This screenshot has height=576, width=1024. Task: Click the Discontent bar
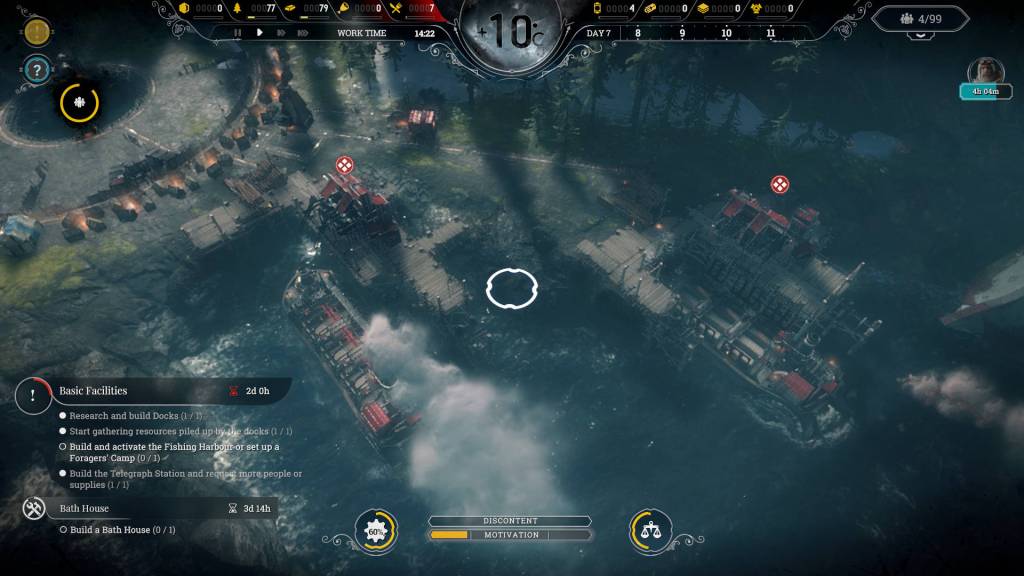510,521
